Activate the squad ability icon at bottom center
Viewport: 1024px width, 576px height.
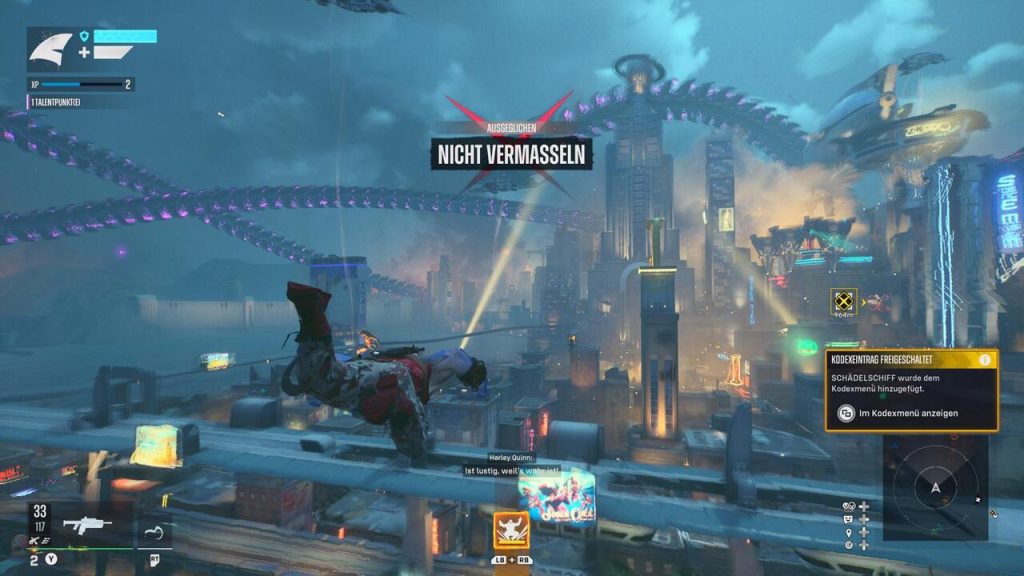click(511, 529)
